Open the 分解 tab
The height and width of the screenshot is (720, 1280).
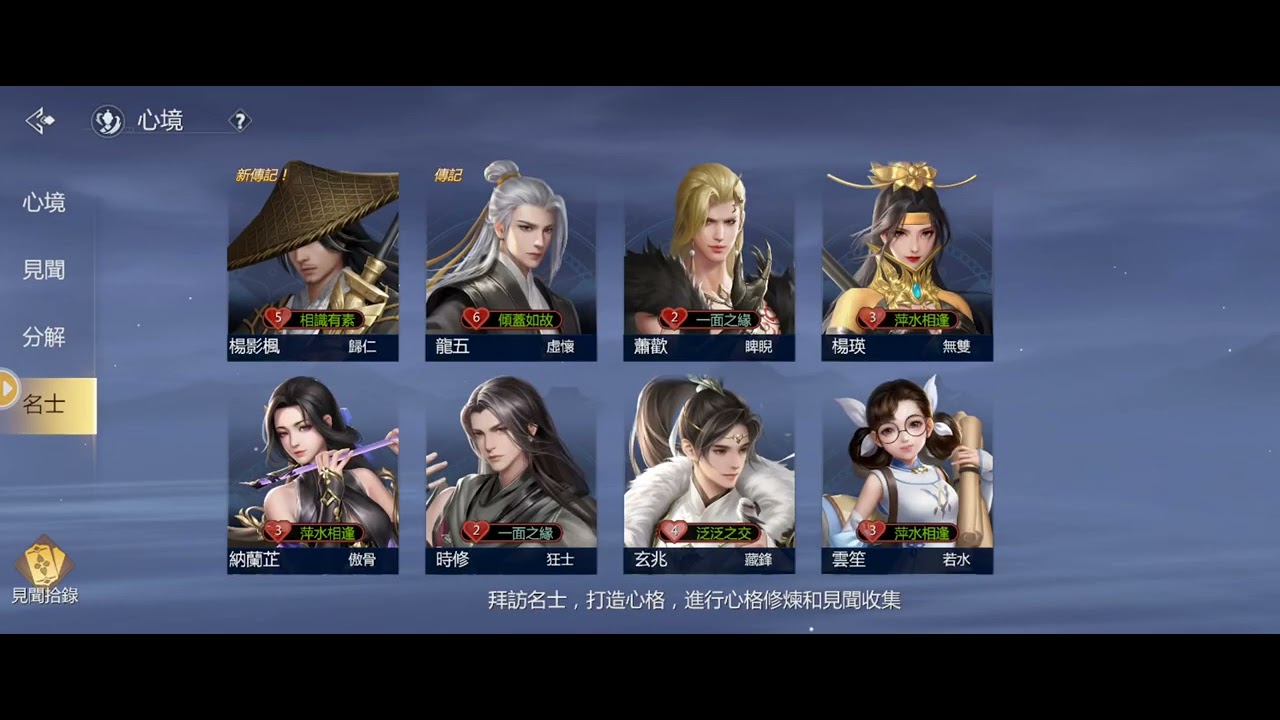coord(44,337)
